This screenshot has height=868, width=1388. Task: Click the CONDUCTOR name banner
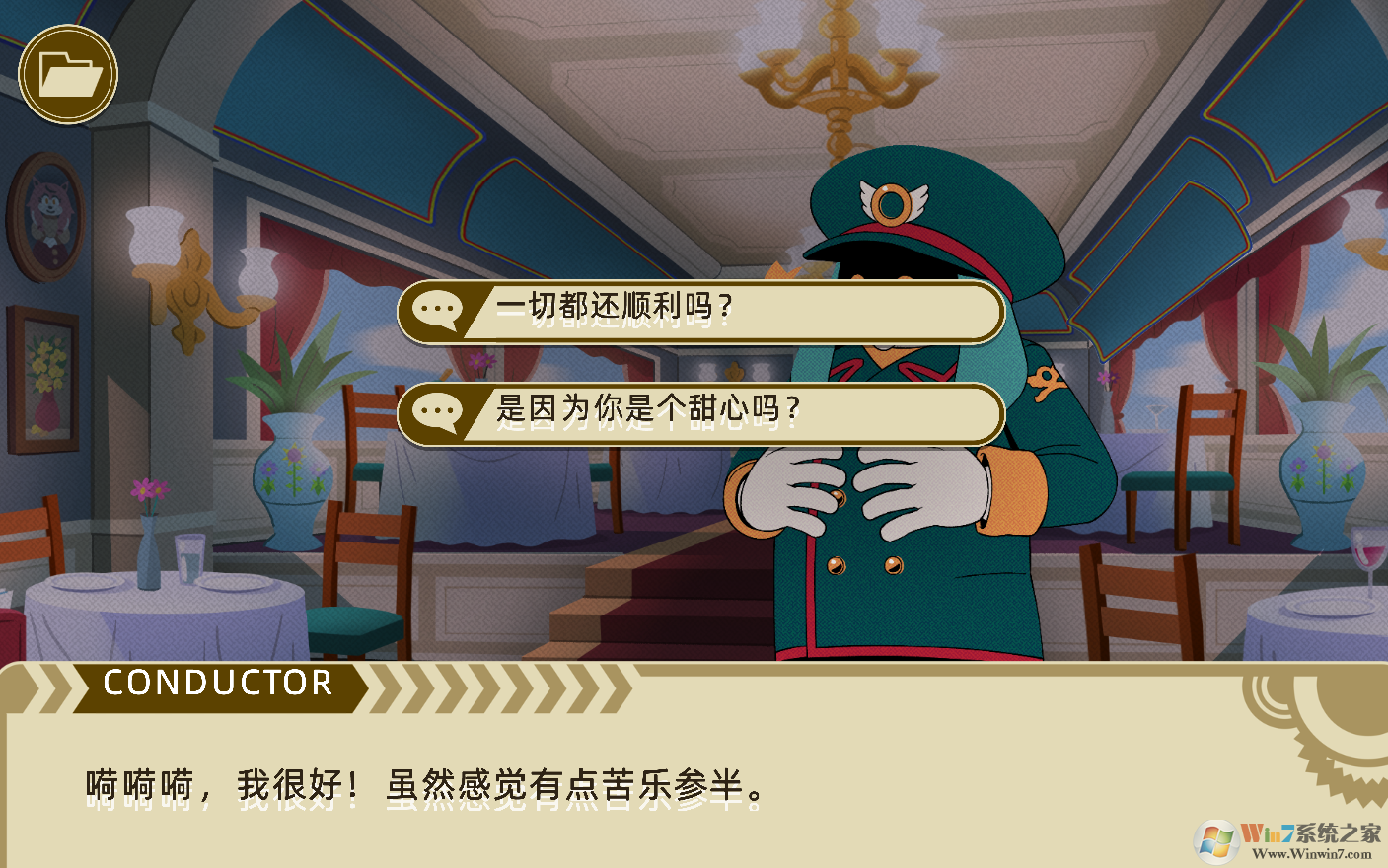coord(217,683)
